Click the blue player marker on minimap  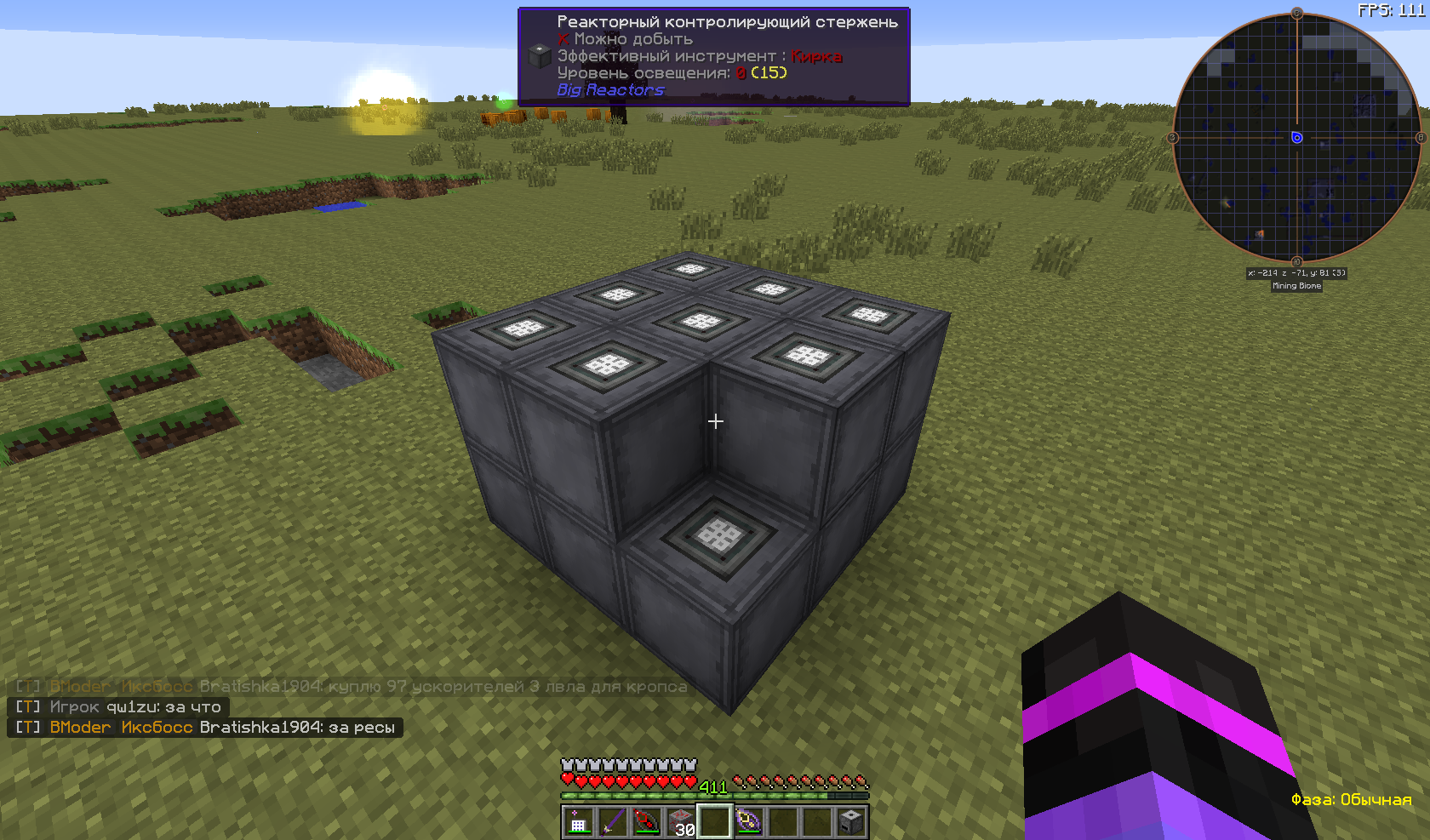coord(1296,138)
